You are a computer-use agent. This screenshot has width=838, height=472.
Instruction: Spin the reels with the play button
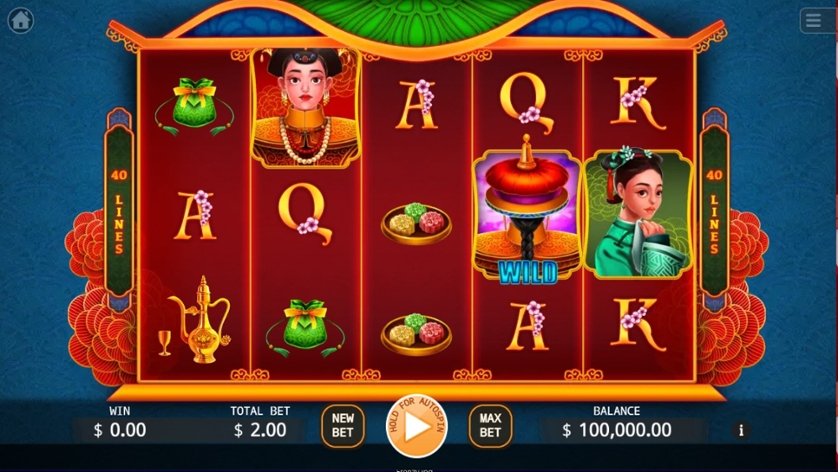pos(416,426)
